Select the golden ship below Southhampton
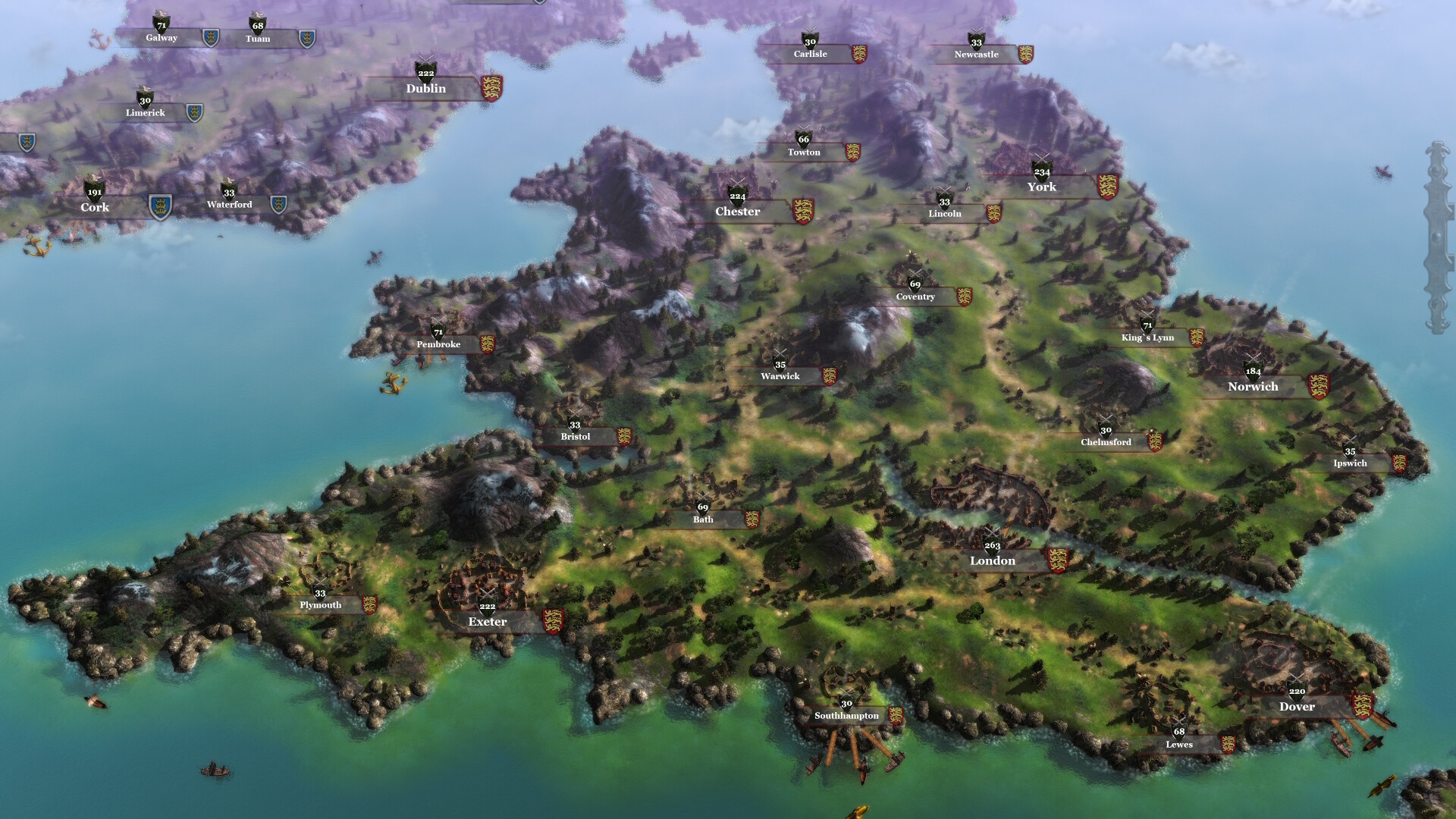The height and width of the screenshot is (819, 1456). (859, 813)
